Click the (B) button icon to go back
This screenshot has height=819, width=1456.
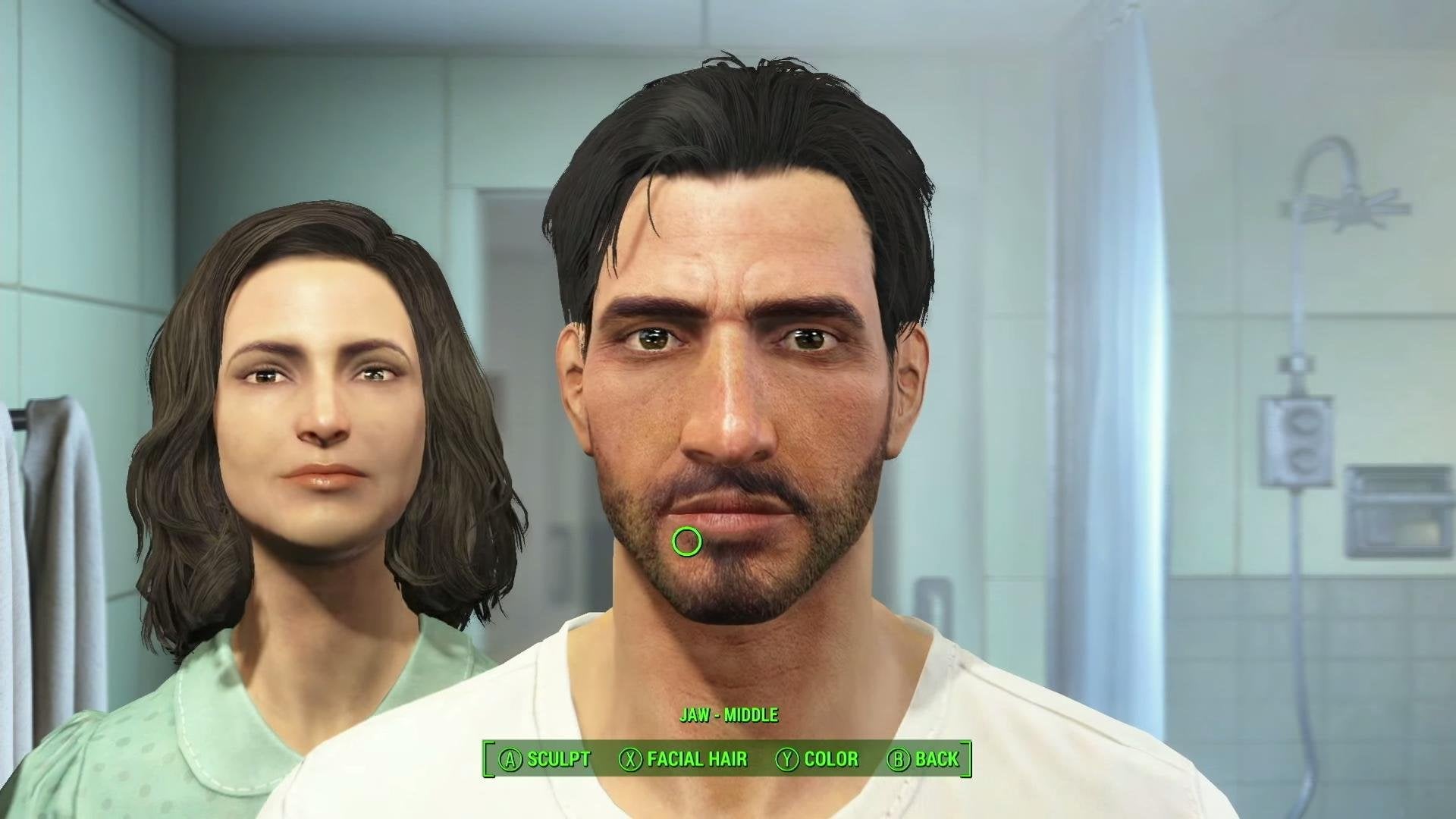899,760
